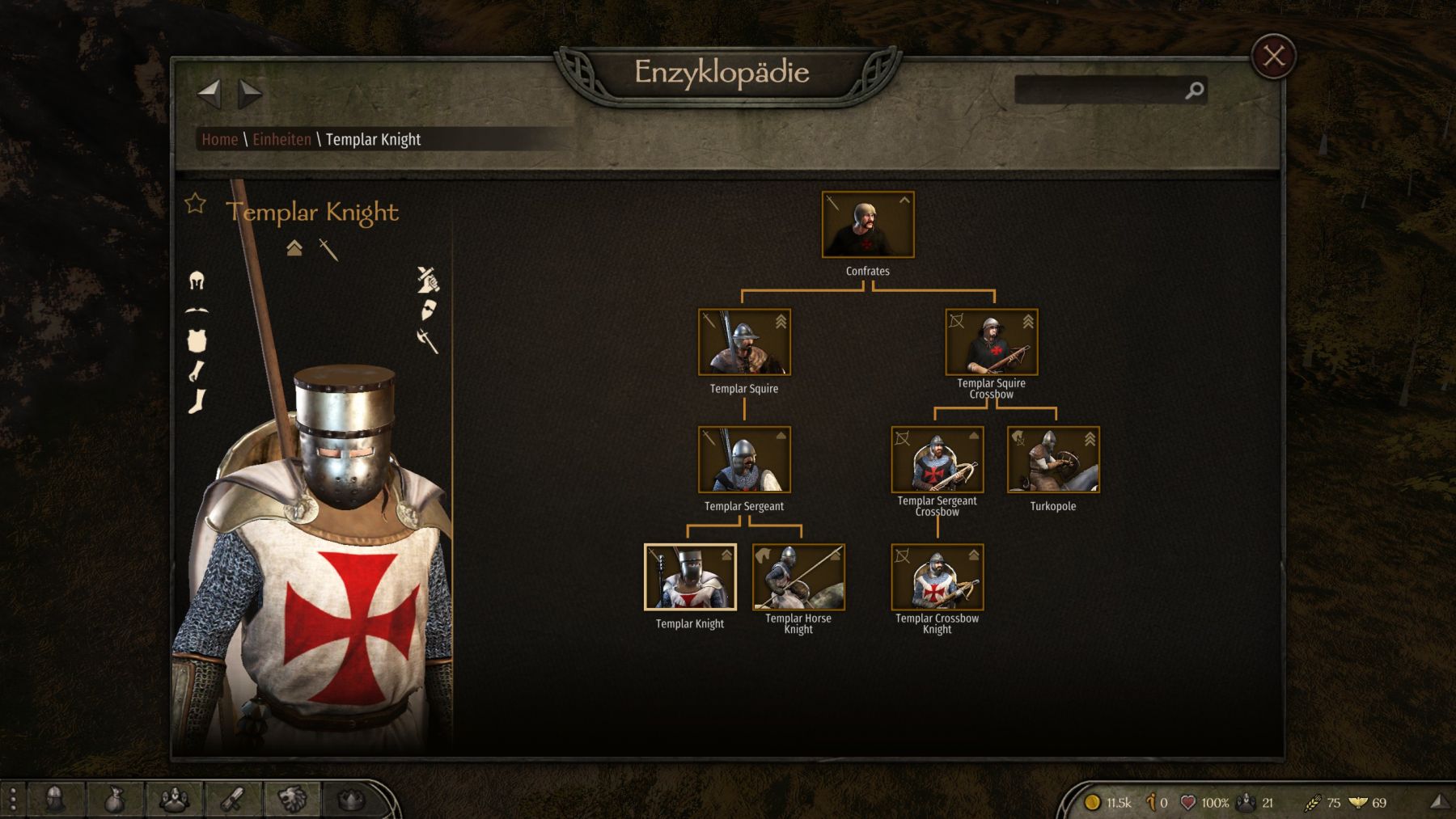This screenshot has height=819, width=1456.
Task: Open the character screen helmet icon
Action: 55,800
